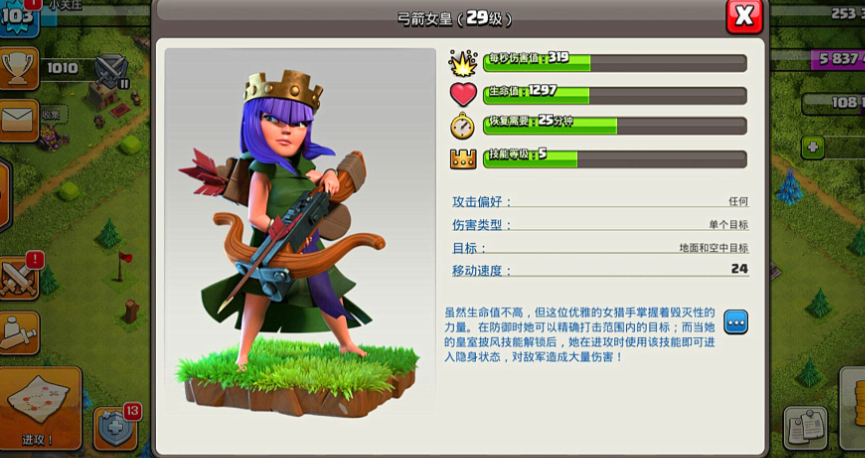Image resolution: width=865 pixels, height=458 pixels.
Task: Open the mail envelope inbox
Action: (x=19, y=120)
